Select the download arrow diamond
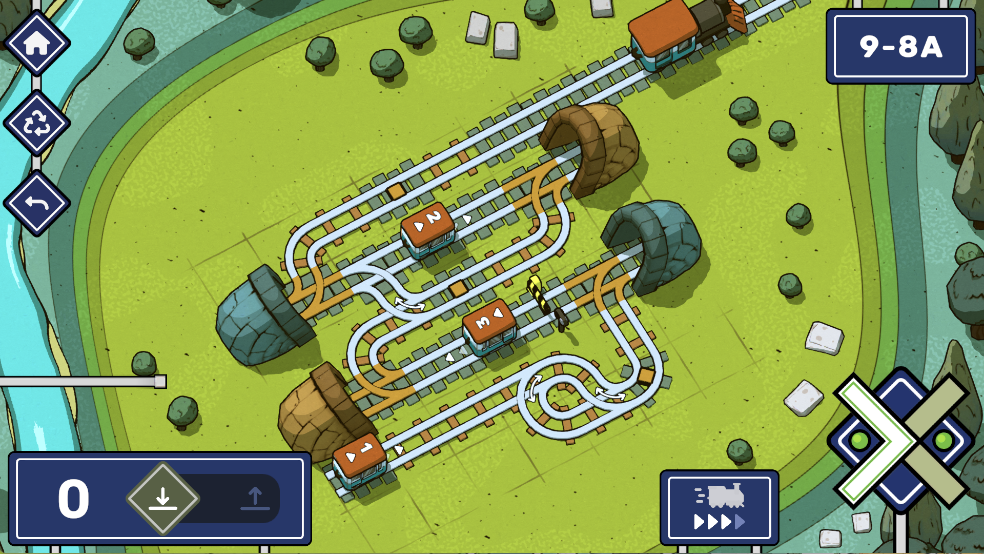The height and width of the screenshot is (554, 984). tap(162, 498)
